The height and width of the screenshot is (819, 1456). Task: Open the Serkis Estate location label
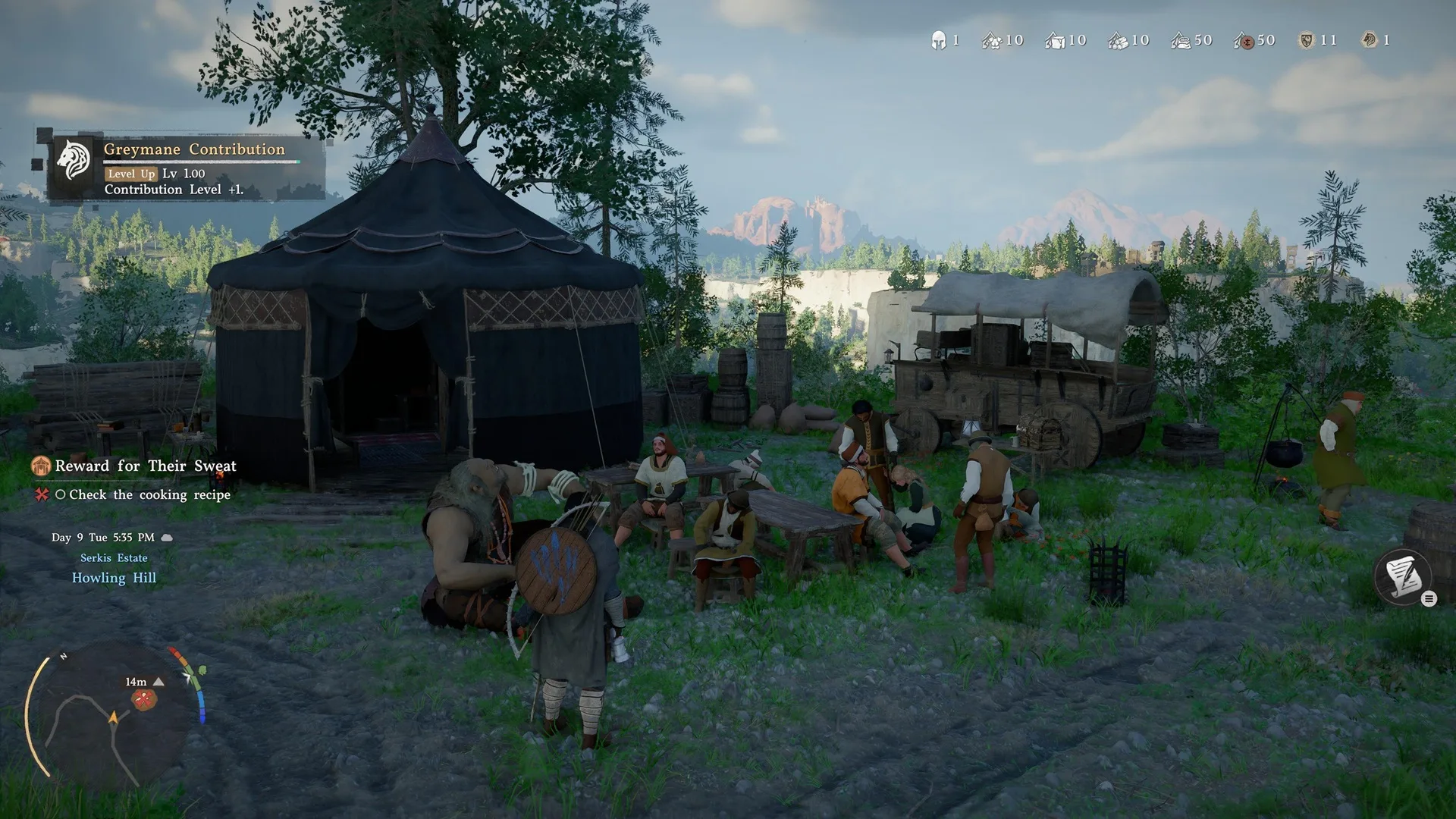click(114, 557)
